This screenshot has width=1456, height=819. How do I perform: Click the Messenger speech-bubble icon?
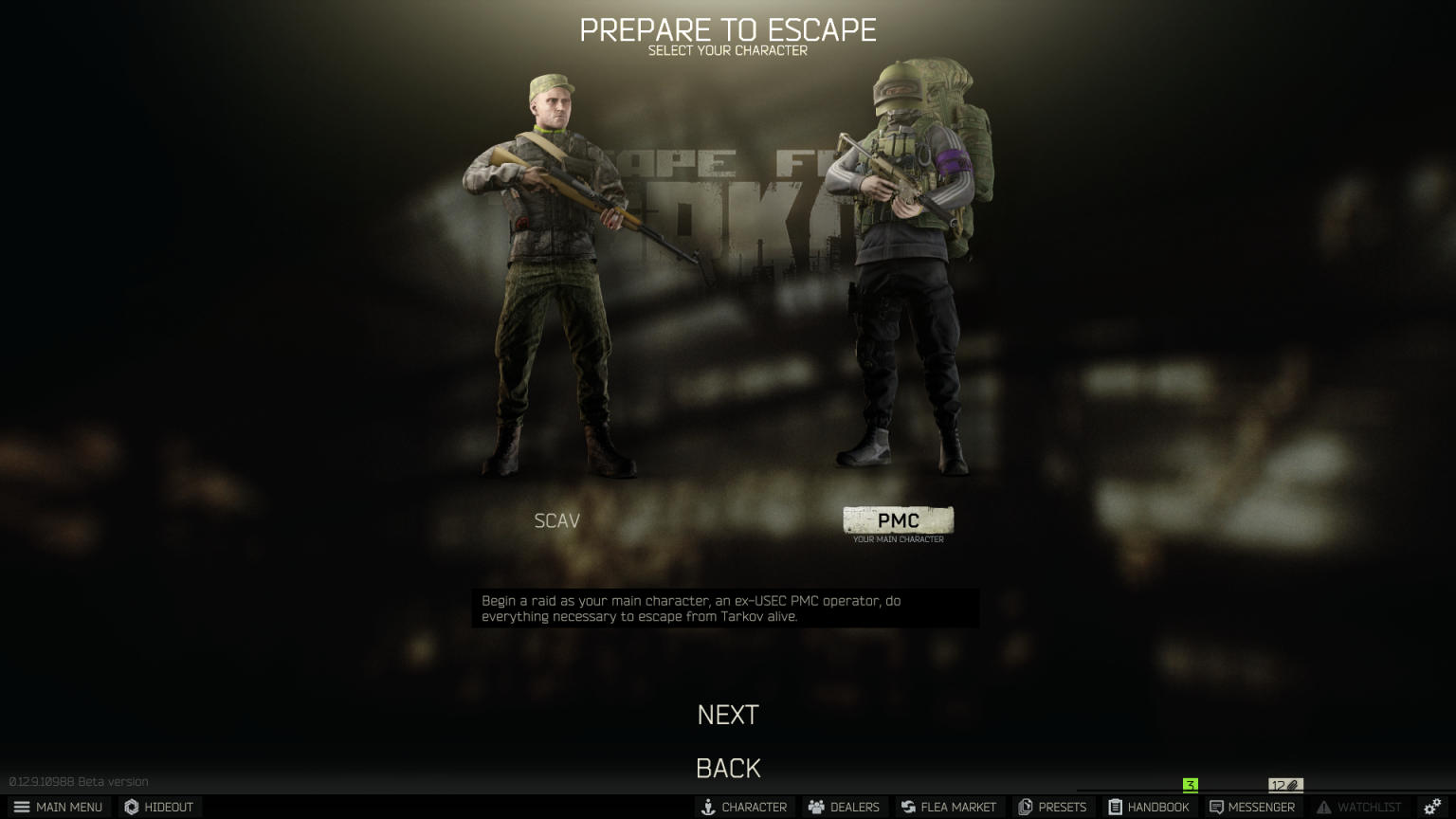coord(1217,807)
